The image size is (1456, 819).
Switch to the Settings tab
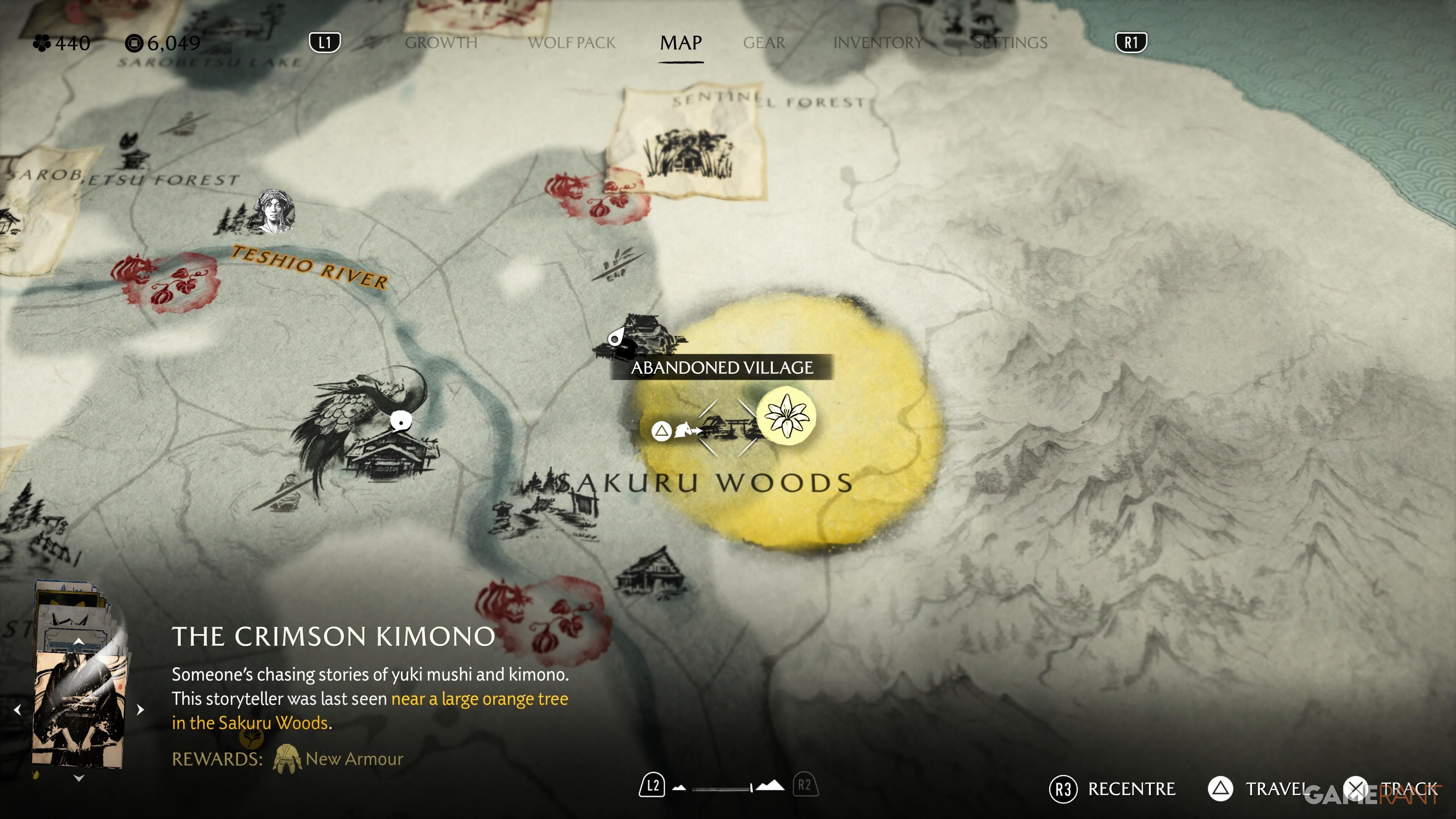(x=1010, y=43)
